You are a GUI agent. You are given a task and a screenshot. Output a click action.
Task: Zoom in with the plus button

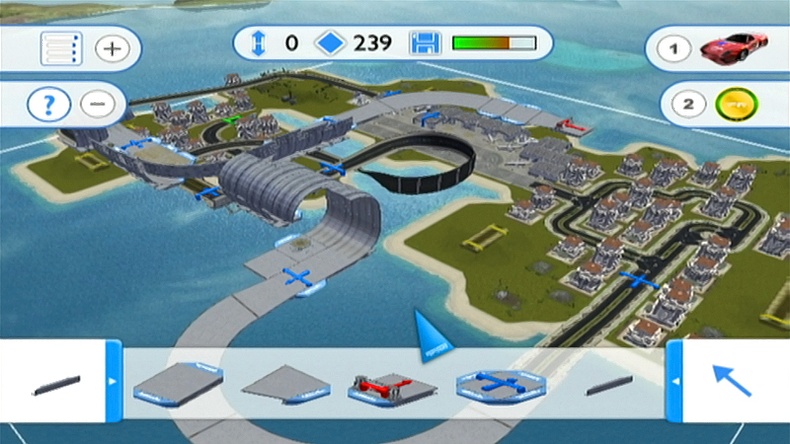click(x=112, y=48)
